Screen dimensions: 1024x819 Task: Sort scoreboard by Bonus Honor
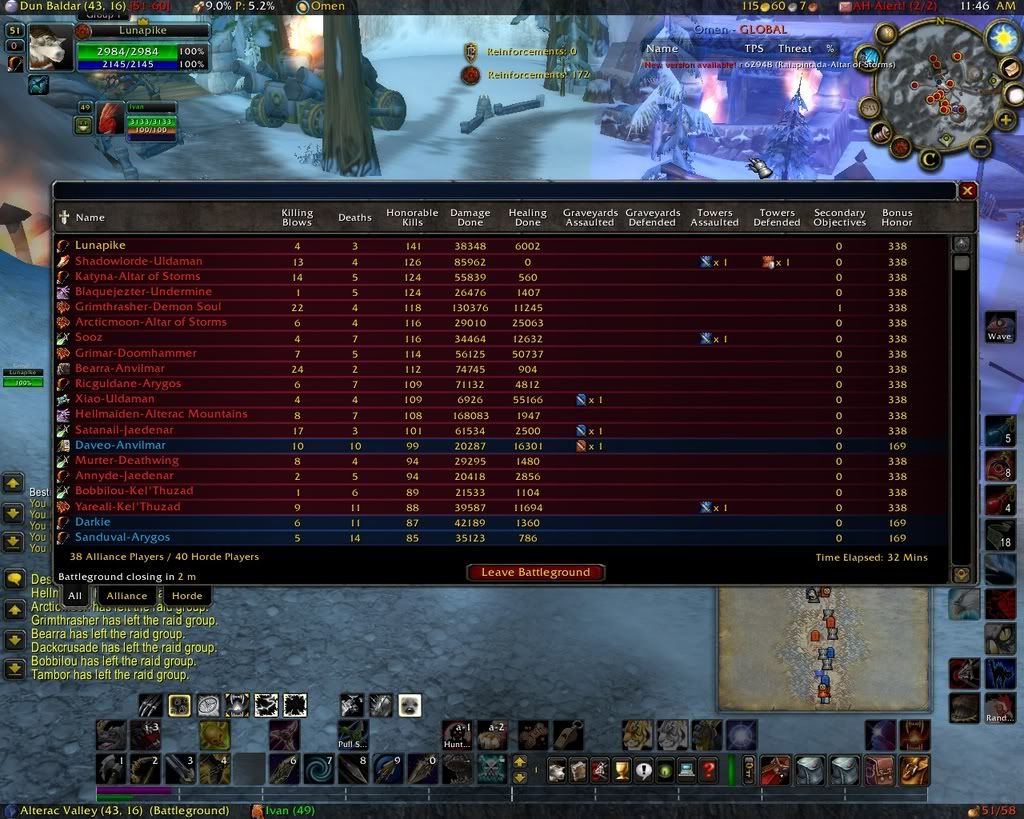897,217
